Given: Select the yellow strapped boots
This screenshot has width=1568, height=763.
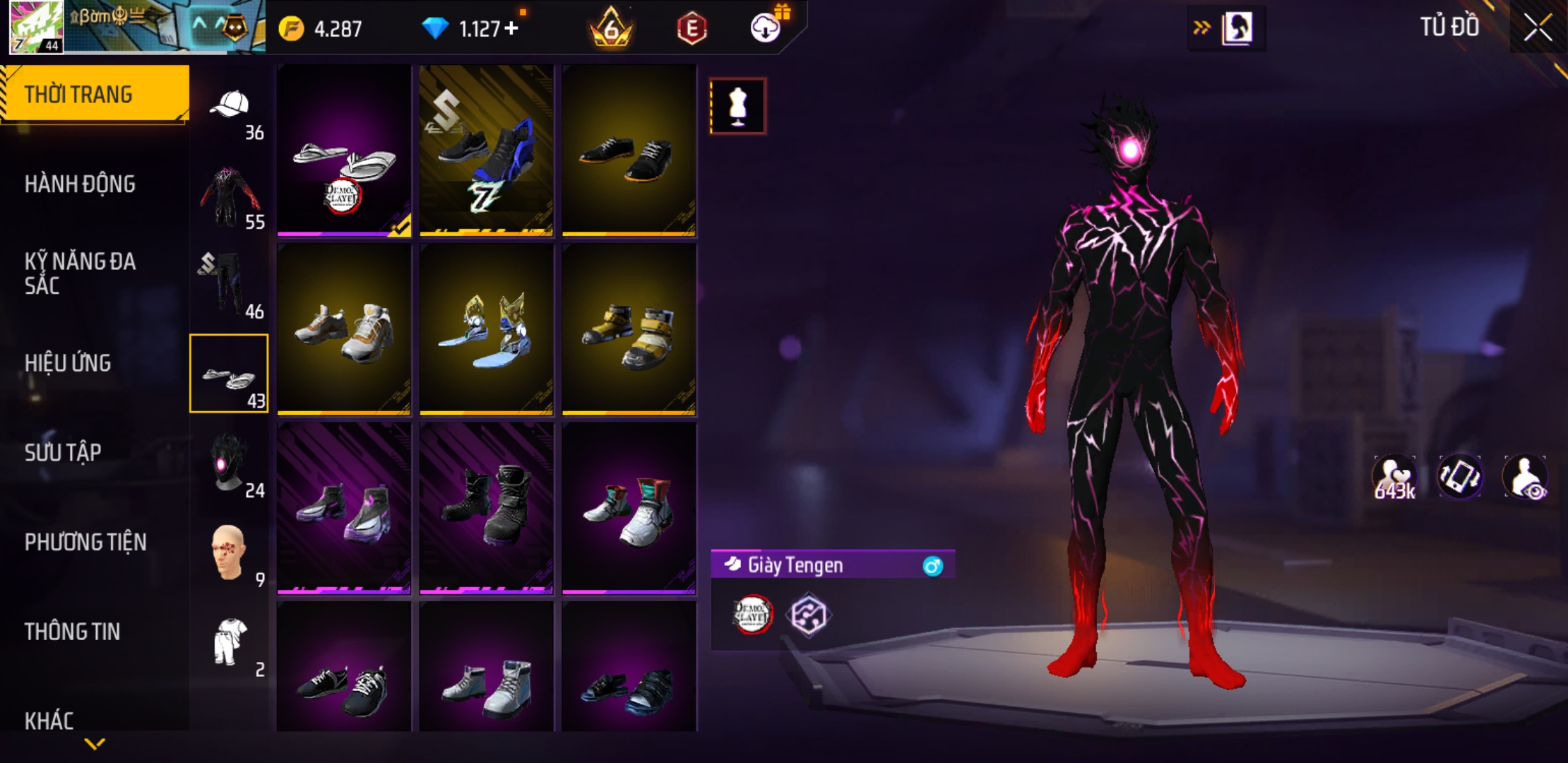Looking at the screenshot, I should [x=629, y=329].
